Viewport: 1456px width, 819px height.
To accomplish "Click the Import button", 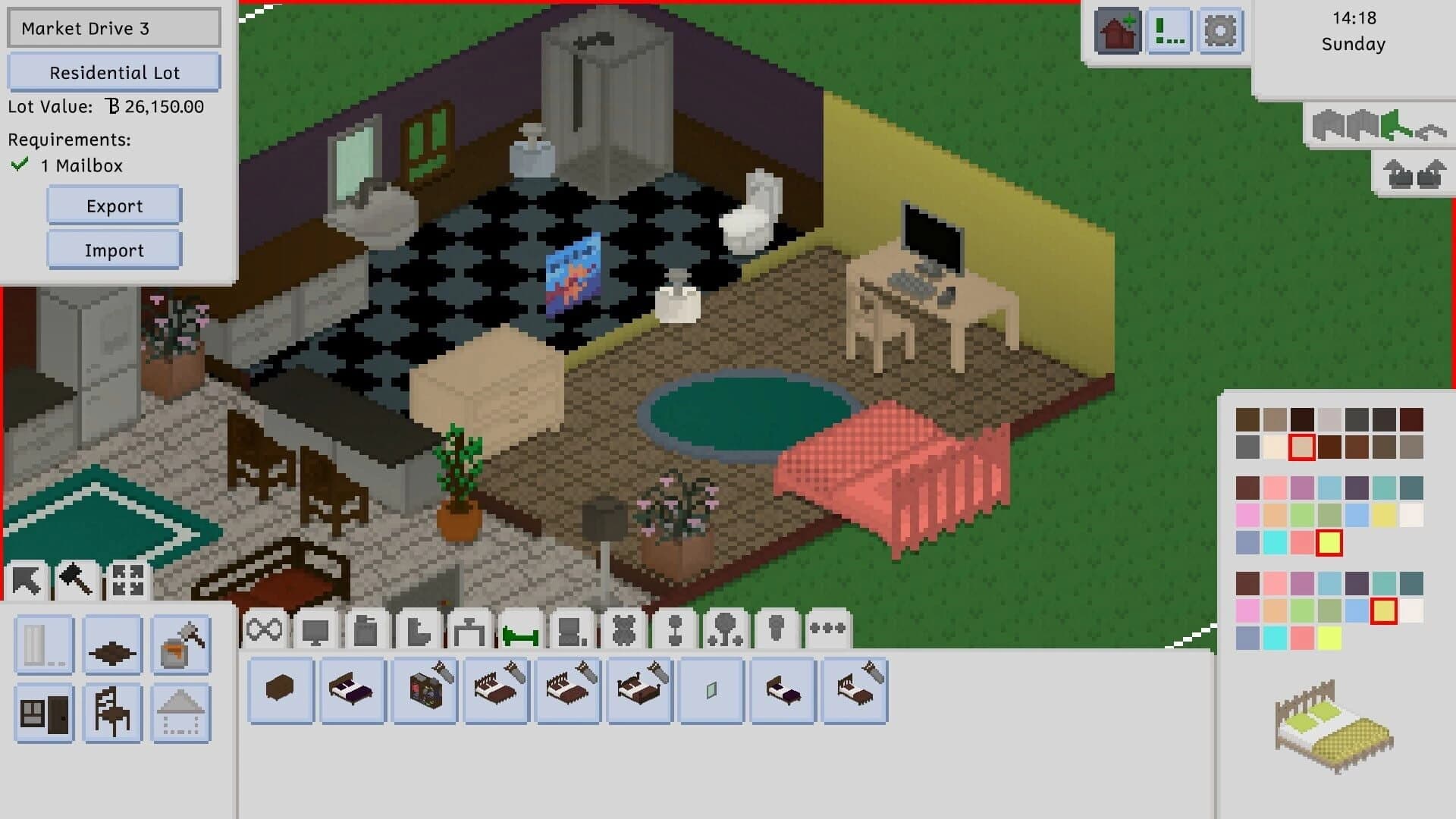I will click(114, 249).
